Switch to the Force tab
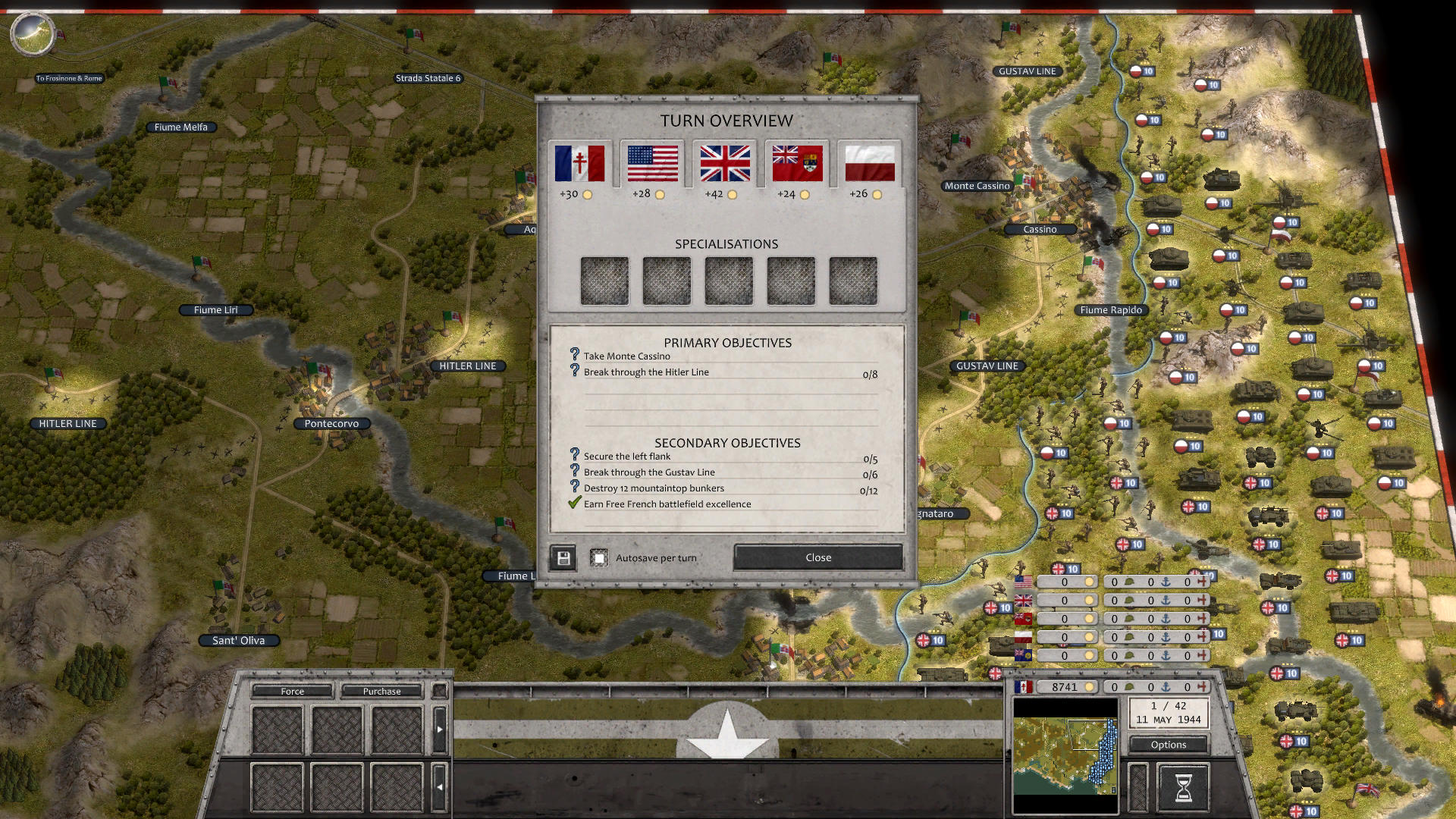Image resolution: width=1456 pixels, height=819 pixels. 291,691
